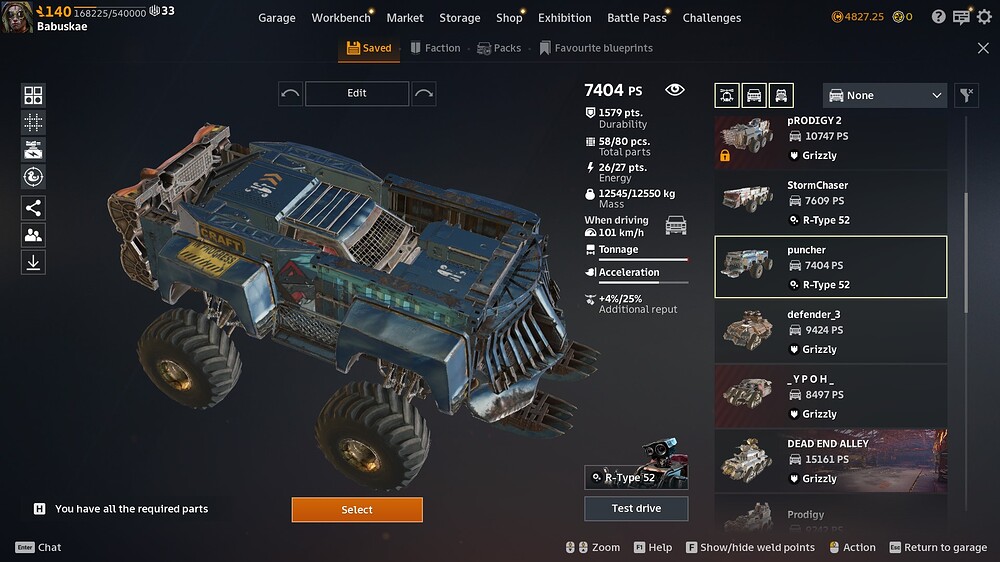Select the puncher blueprint

pos(830,267)
